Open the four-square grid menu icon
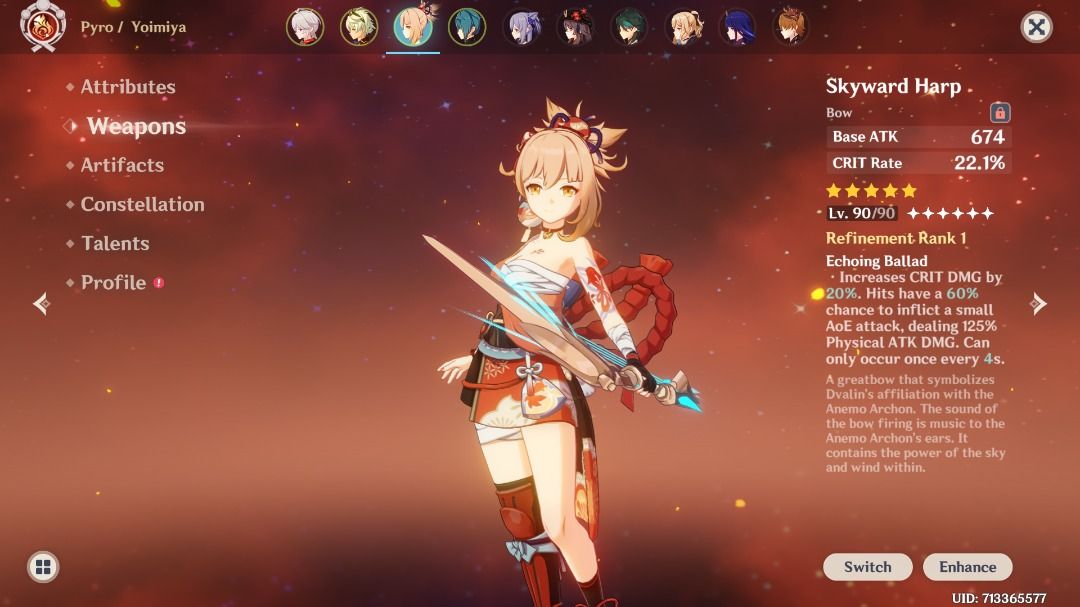Screen dimensions: 1080x607 coord(42,567)
